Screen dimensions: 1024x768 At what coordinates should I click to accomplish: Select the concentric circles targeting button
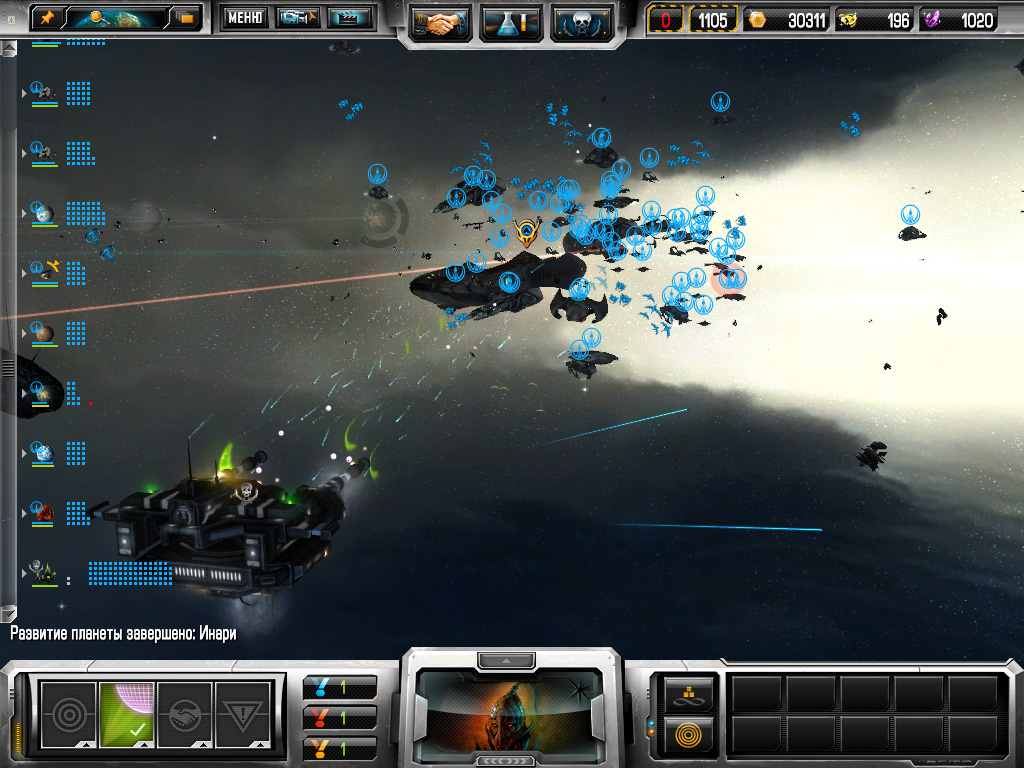click(x=68, y=714)
